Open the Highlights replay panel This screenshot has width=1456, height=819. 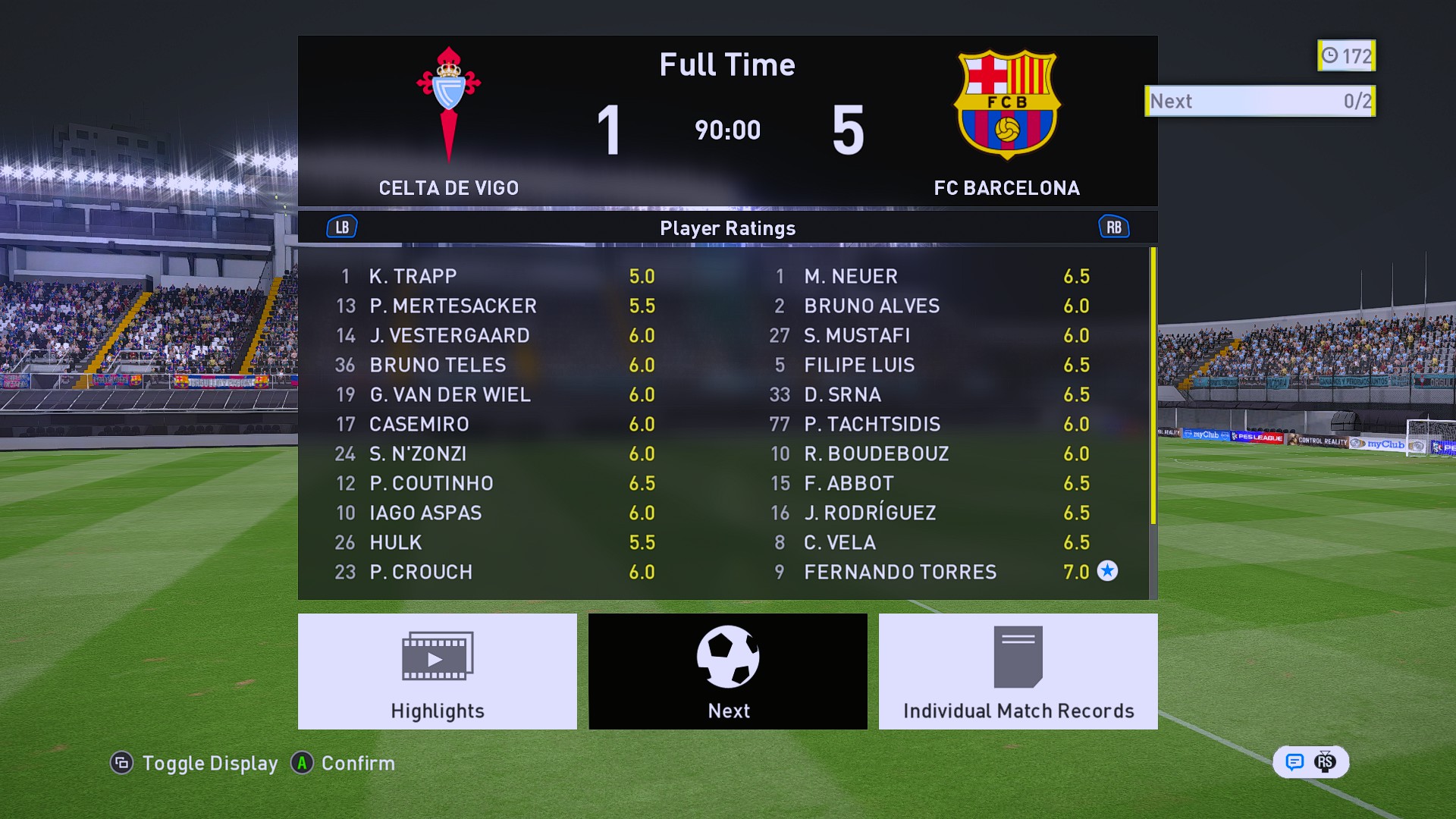click(x=437, y=671)
